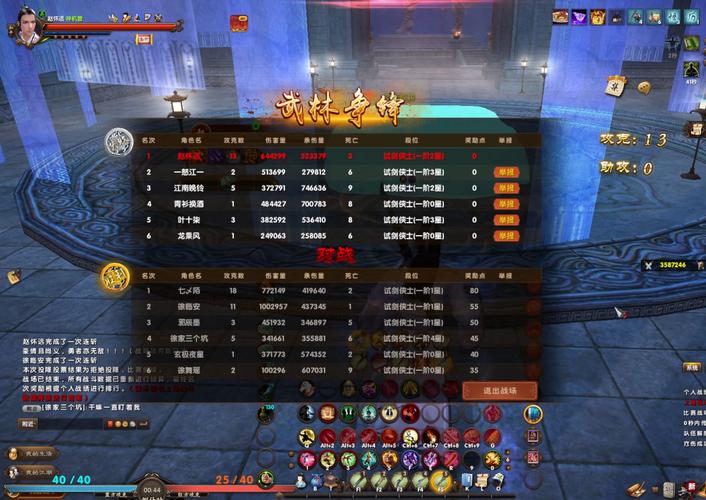Click the round silver emblem beside the scoreboard
706x500 pixels.
click(117, 142)
